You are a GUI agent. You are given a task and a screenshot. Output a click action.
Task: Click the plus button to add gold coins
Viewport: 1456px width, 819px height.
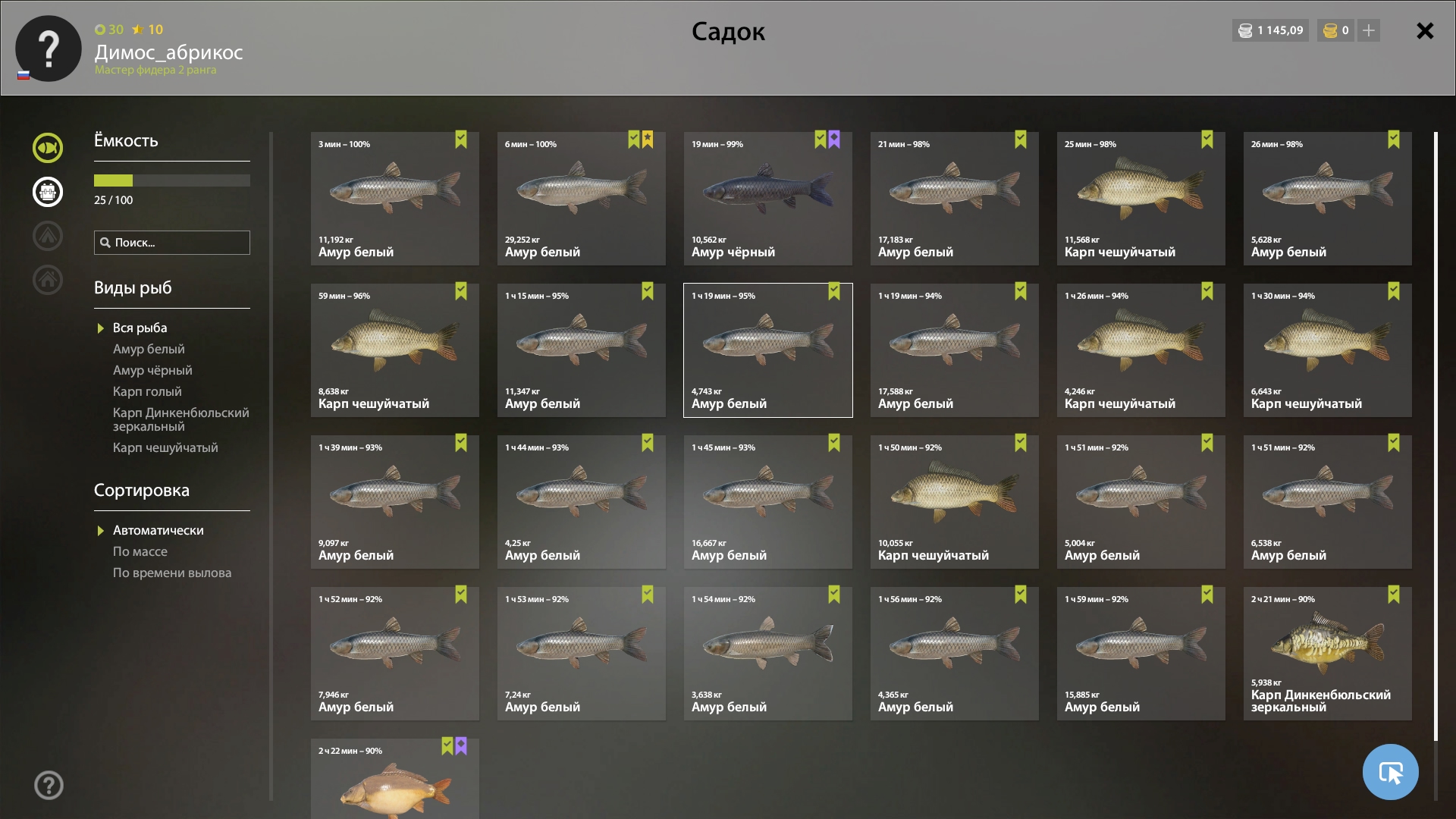[1369, 30]
